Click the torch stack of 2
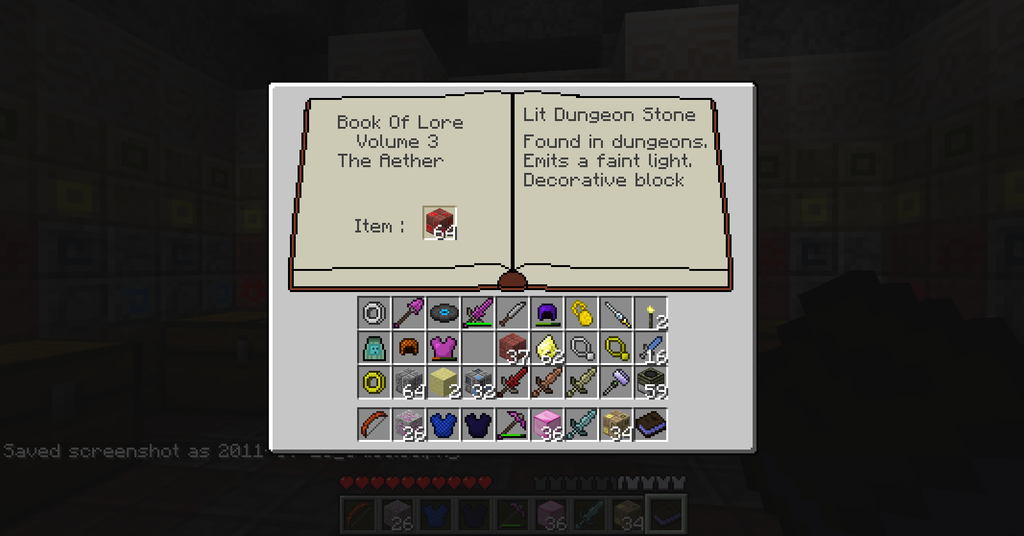The width and height of the screenshot is (1024, 536). (x=650, y=314)
